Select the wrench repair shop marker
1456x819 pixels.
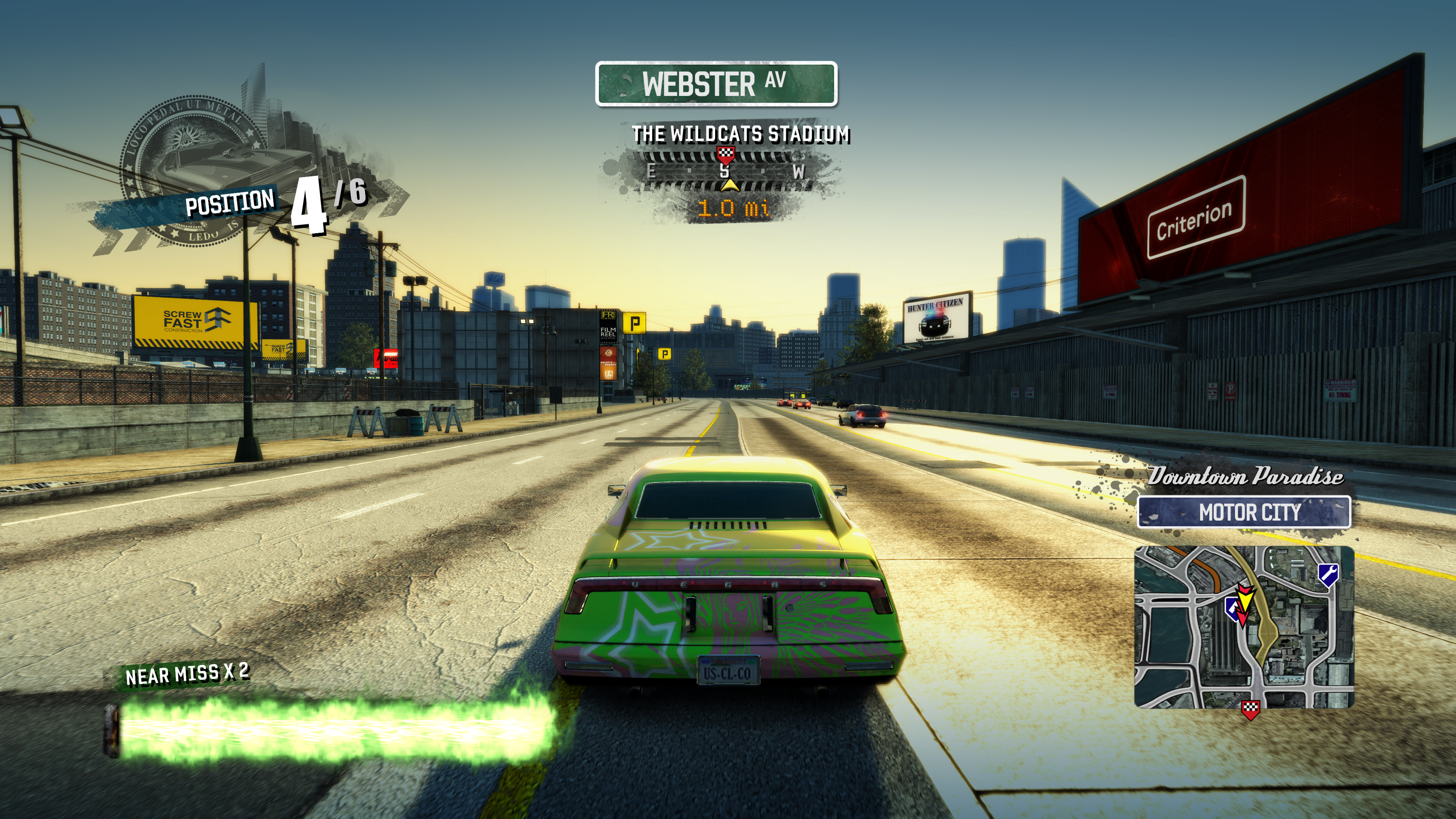click(1328, 575)
